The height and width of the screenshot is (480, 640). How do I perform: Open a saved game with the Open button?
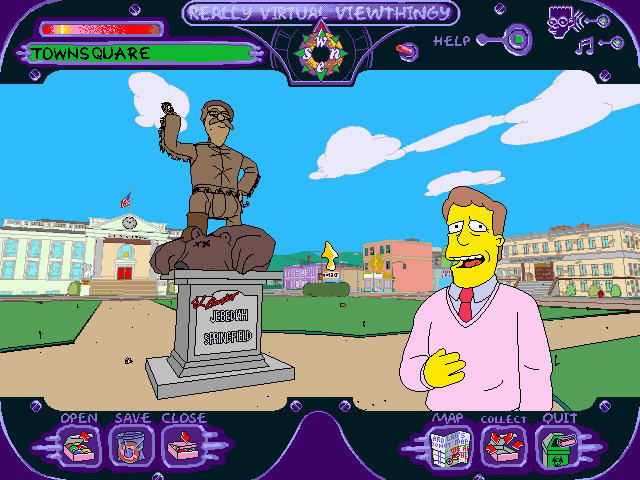[77, 446]
